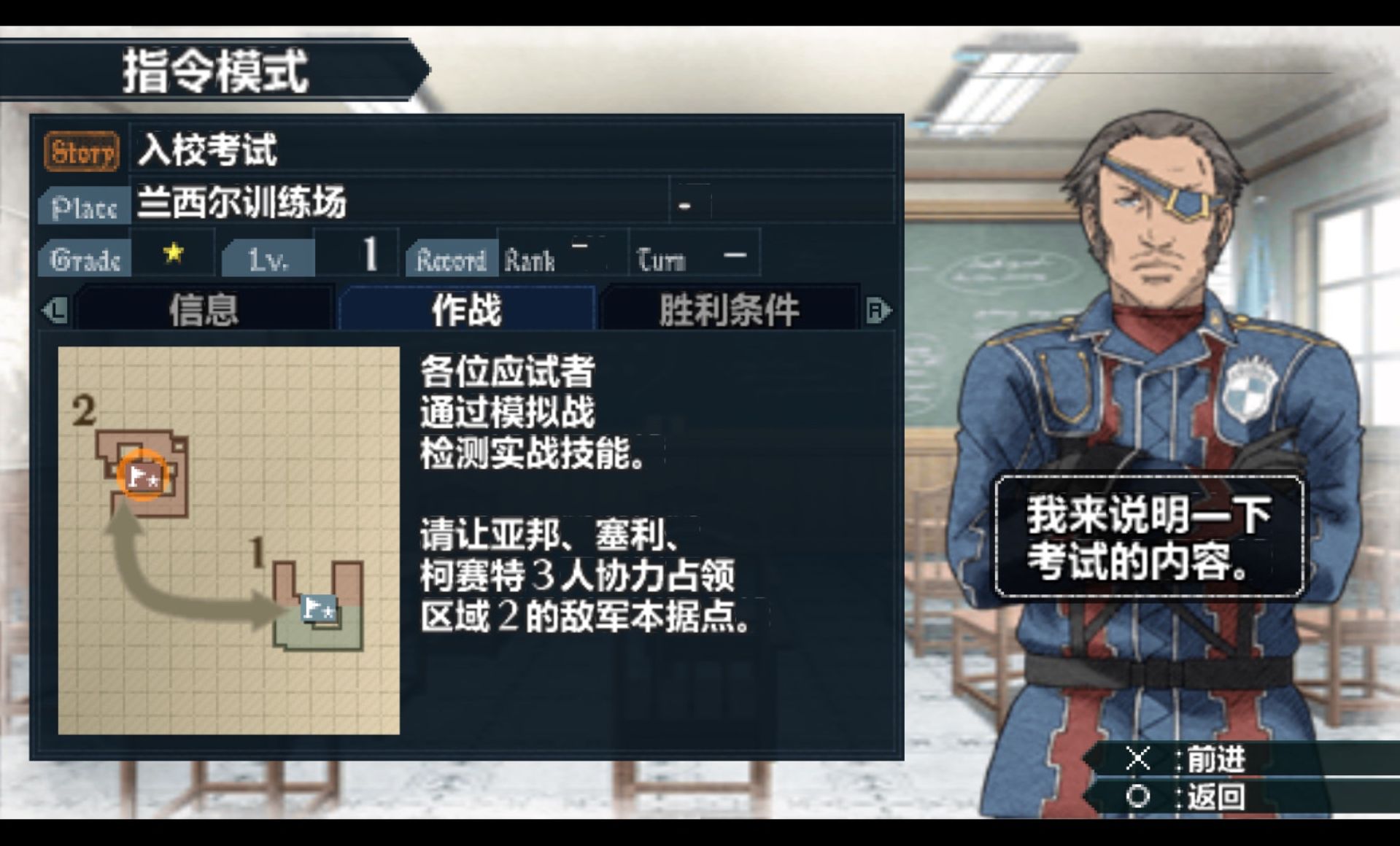Click the 指令模式 title banner
The image size is (1400, 846).
[215, 71]
